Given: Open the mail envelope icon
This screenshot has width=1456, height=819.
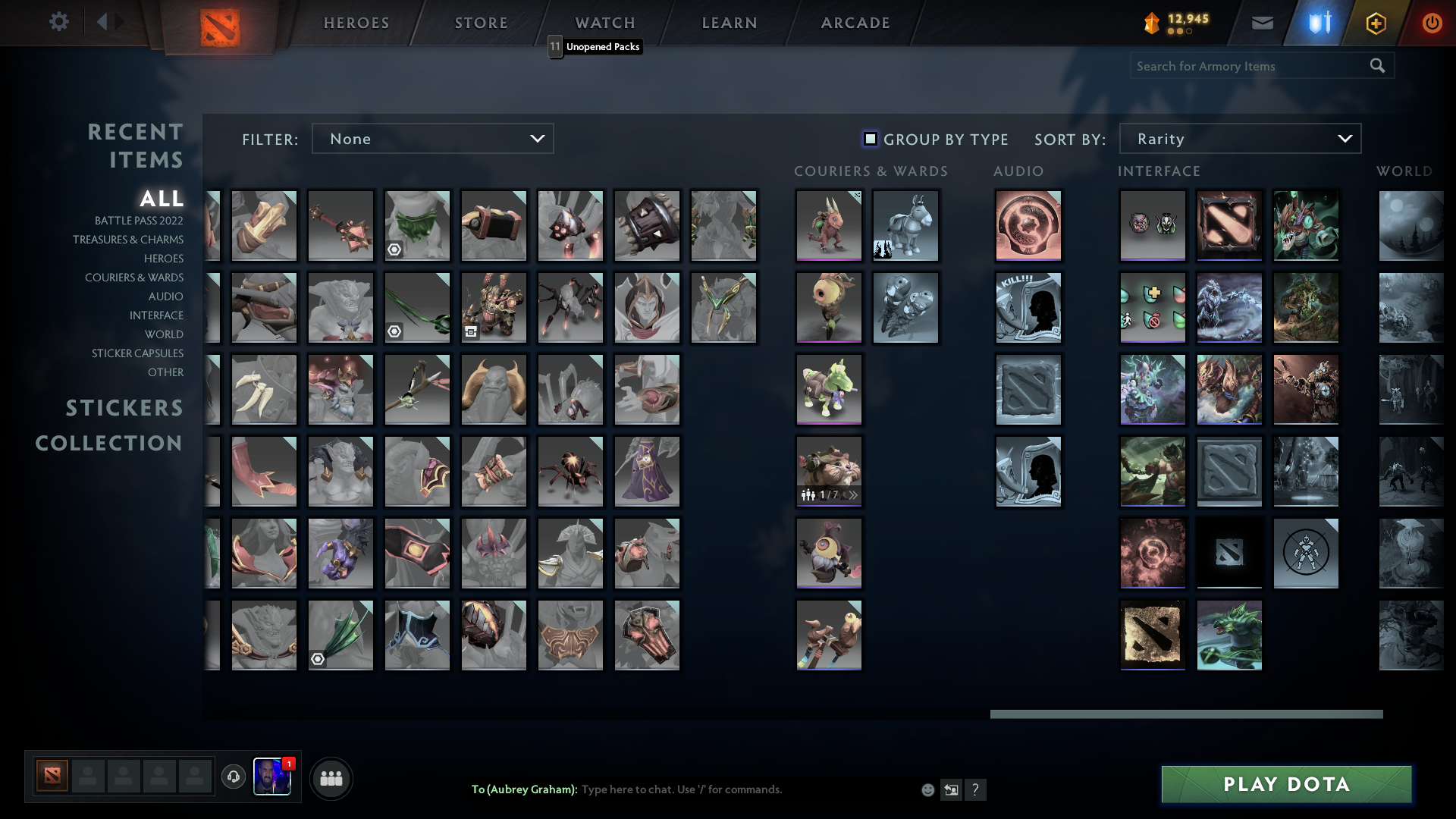Looking at the screenshot, I should click(x=1263, y=23).
